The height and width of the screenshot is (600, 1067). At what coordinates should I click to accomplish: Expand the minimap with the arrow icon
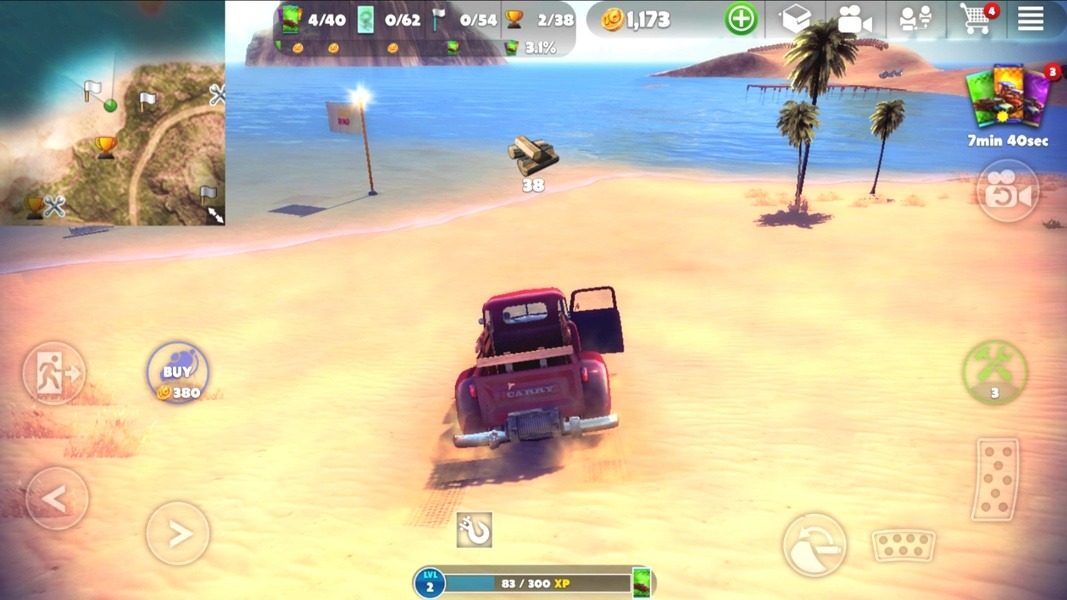tap(214, 214)
